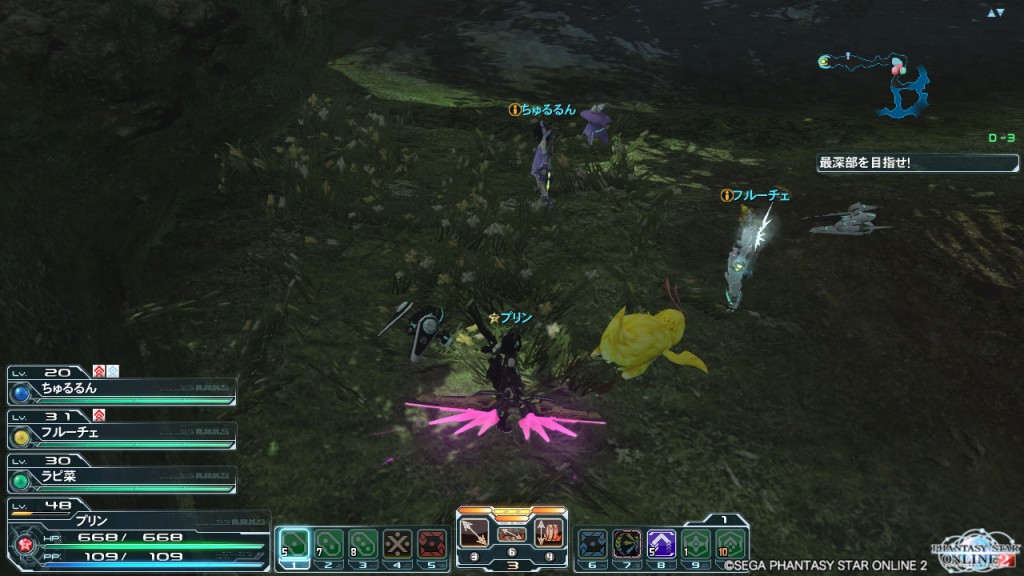Screen dimensions: 1024x576
Task: Use the green item in slot 3
Action: (363, 544)
